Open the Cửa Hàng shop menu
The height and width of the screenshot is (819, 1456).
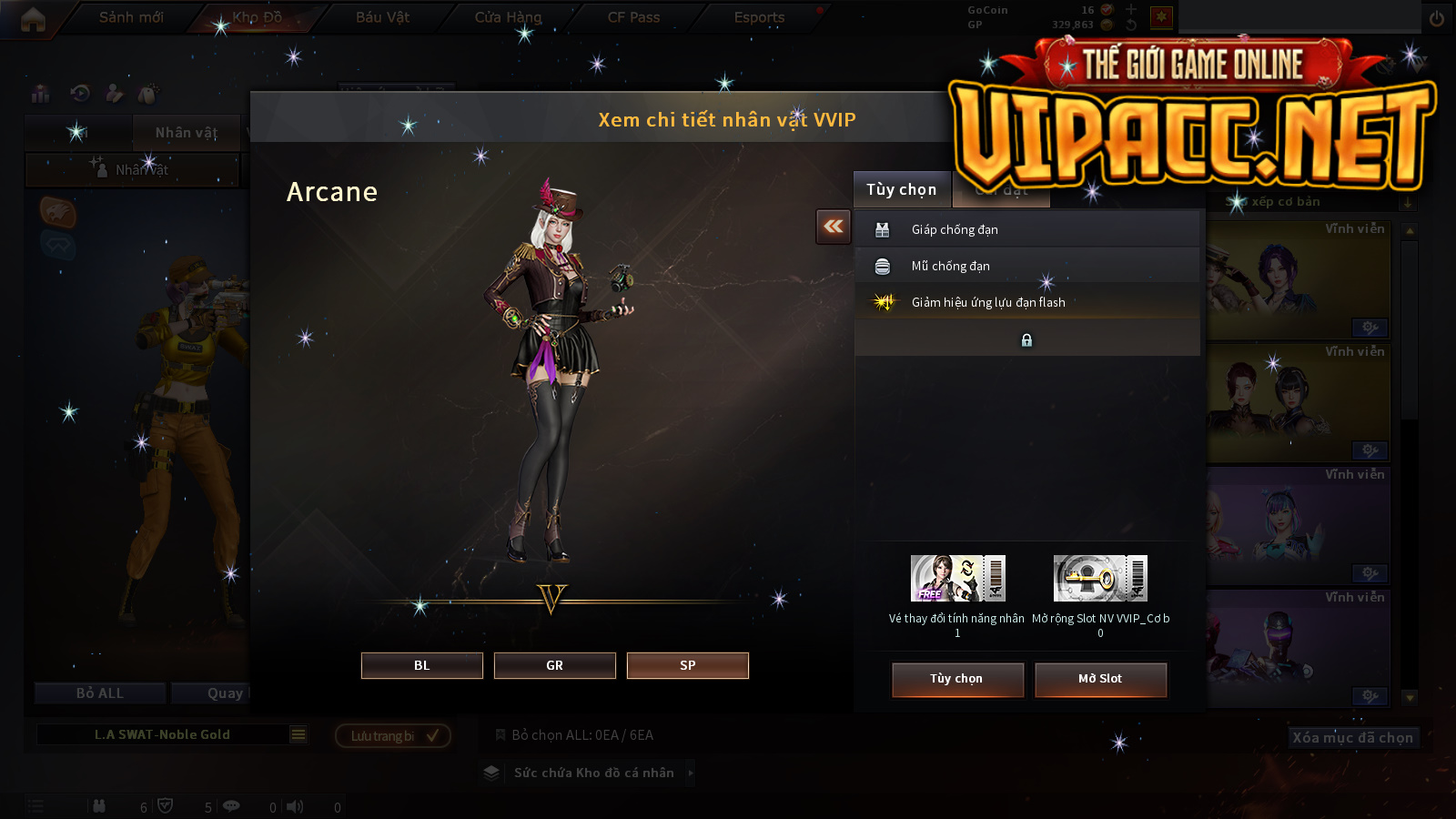(x=508, y=17)
